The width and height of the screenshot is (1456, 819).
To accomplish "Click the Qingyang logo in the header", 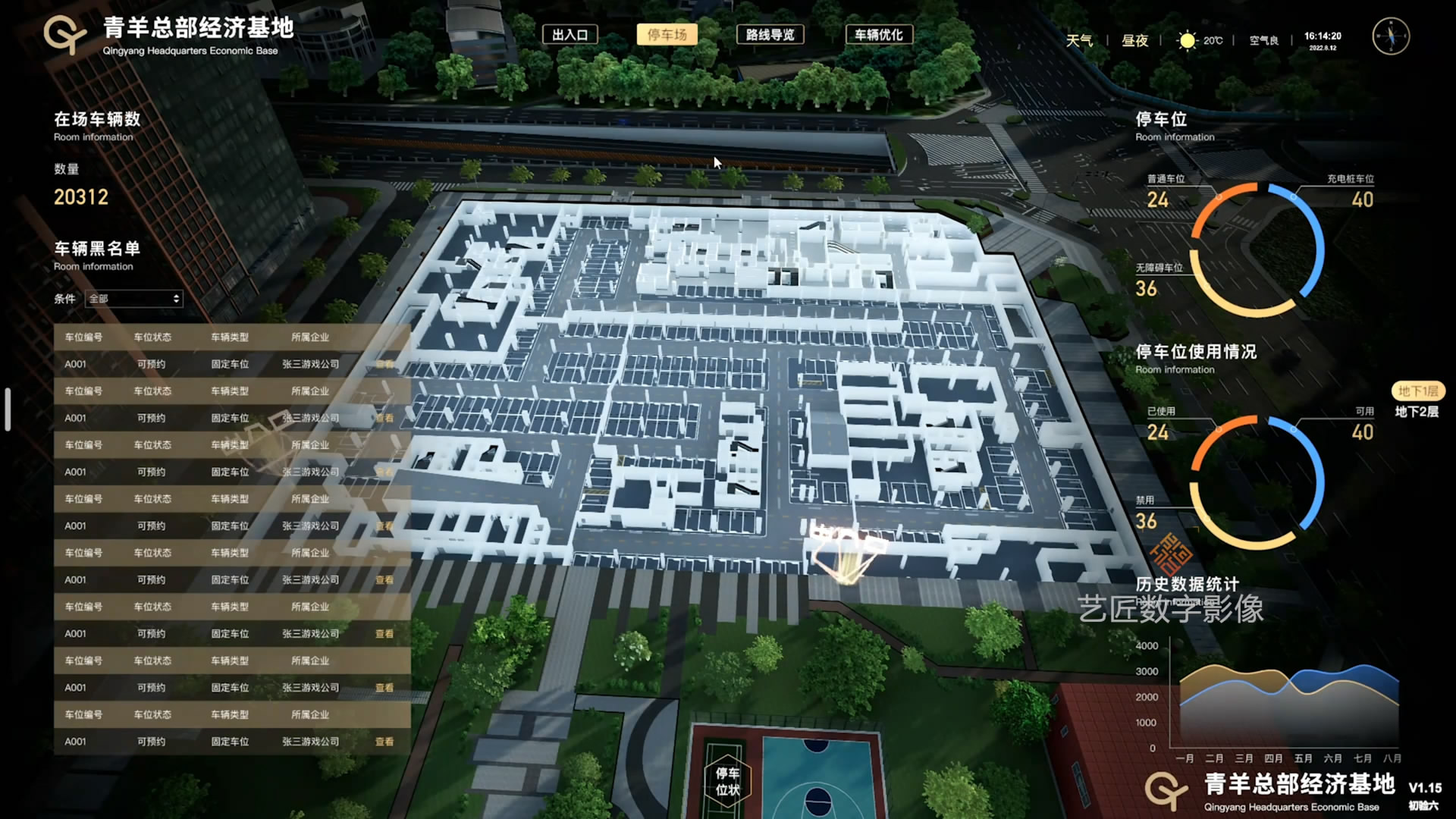I will pyautogui.click(x=64, y=34).
